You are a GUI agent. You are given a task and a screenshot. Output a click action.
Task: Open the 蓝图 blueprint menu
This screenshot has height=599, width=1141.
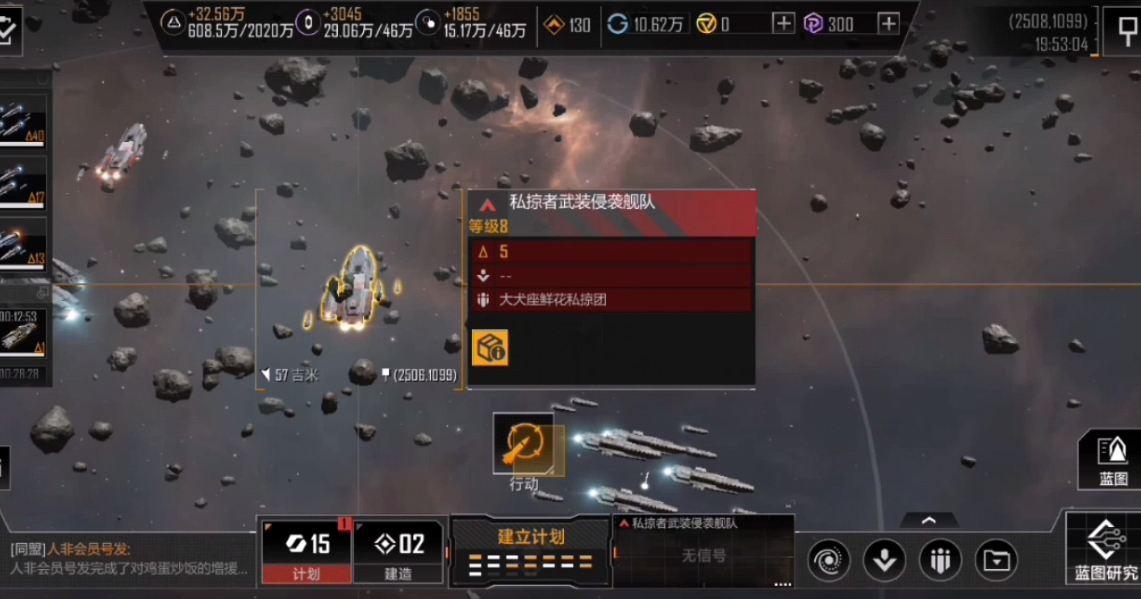tap(1112, 460)
